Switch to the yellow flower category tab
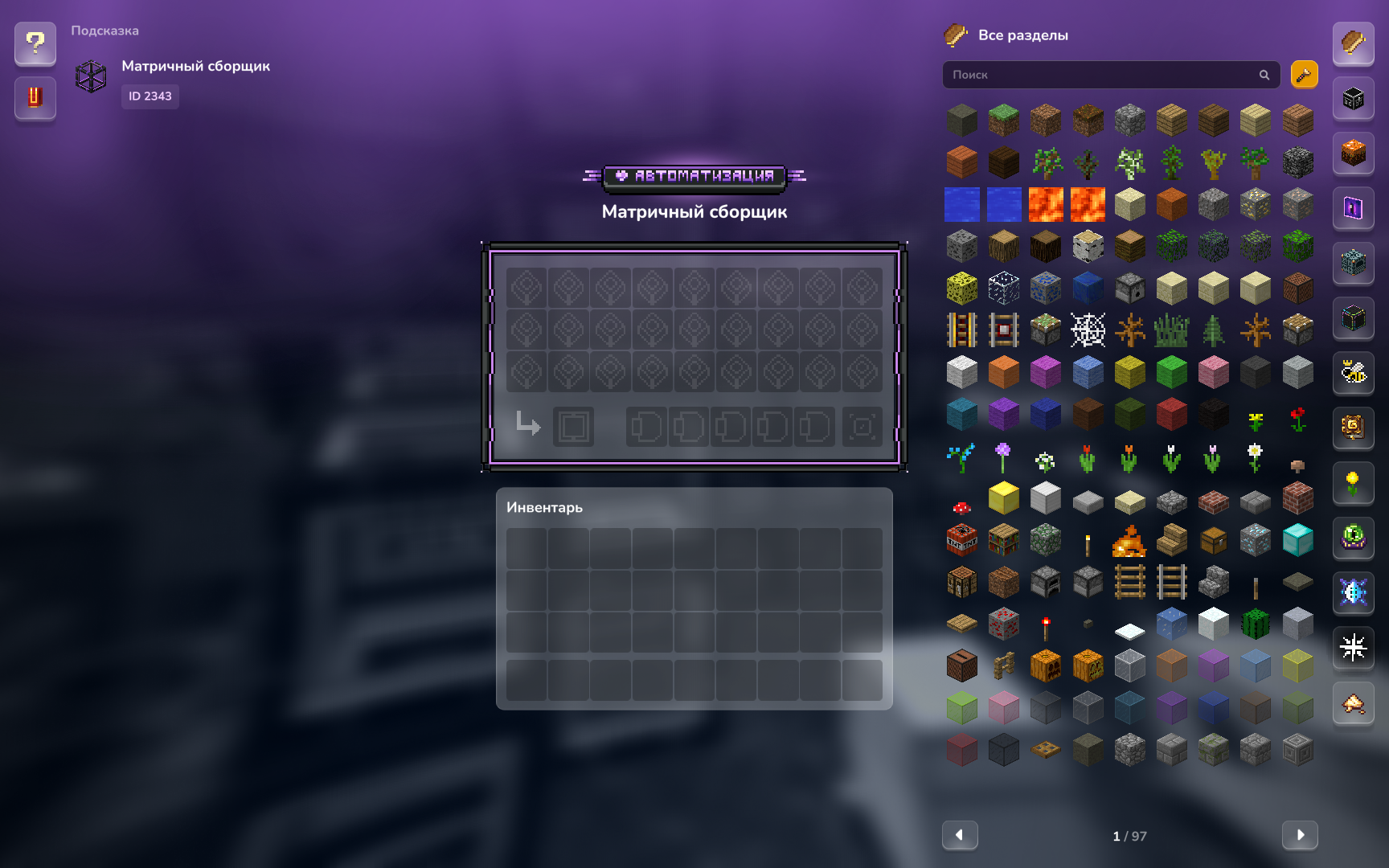1389x868 pixels. click(x=1354, y=482)
